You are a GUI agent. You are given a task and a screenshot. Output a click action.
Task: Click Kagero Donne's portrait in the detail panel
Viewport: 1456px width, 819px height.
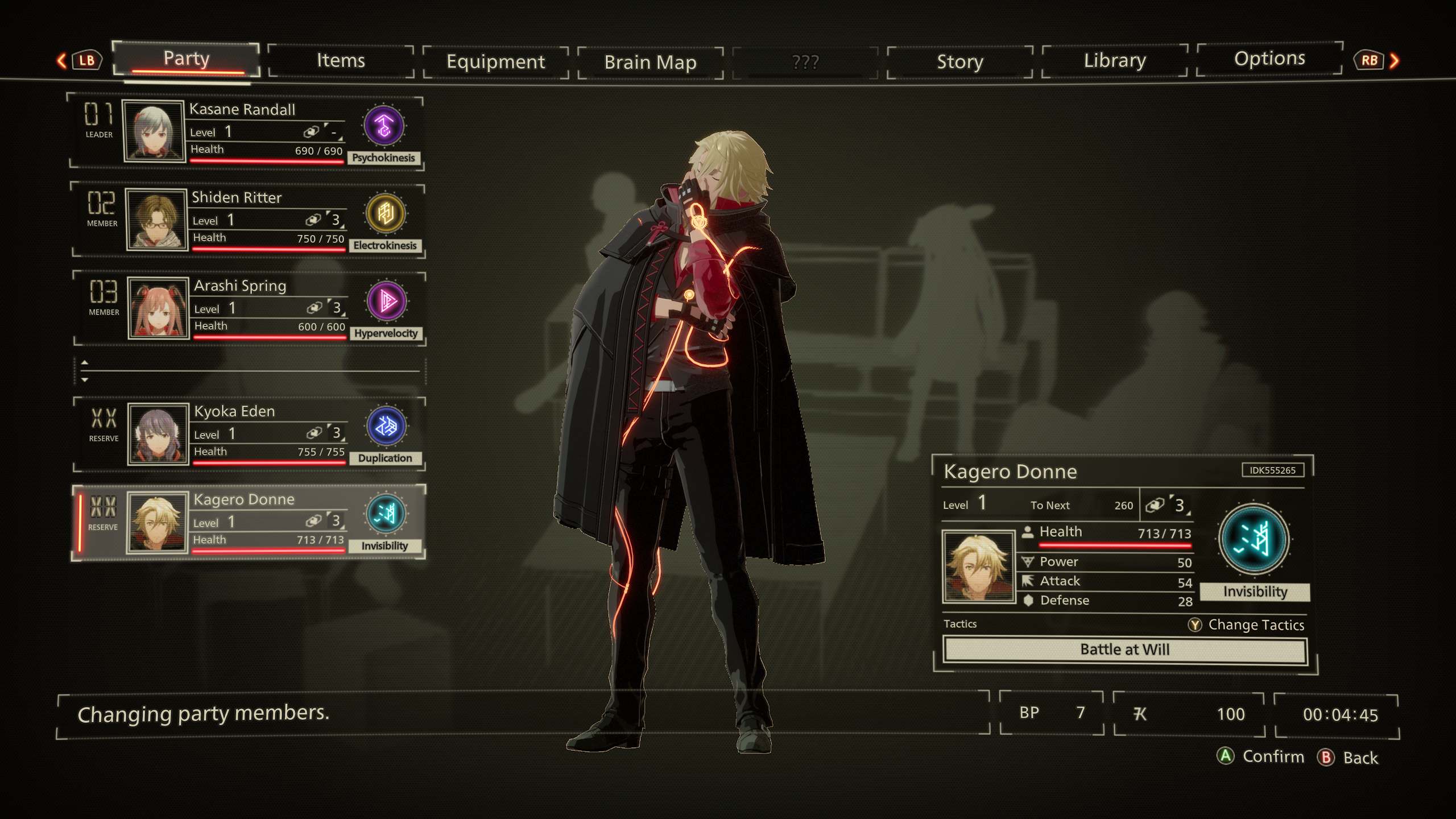(978, 566)
